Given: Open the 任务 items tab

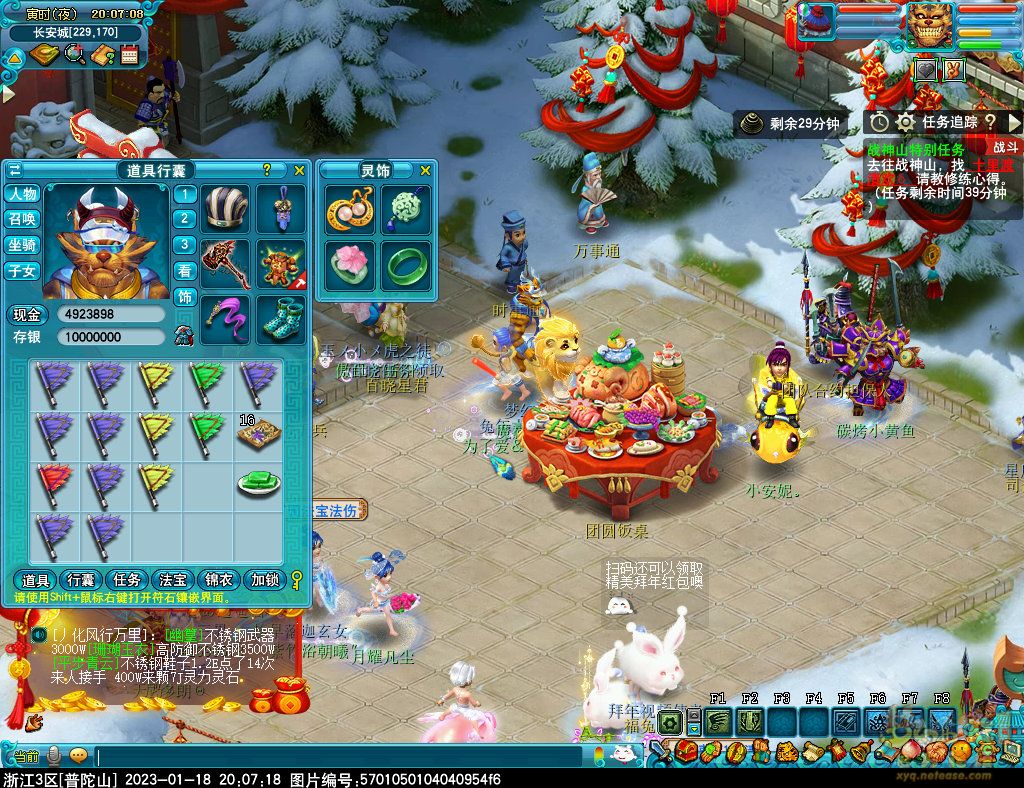Looking at the screenshot, I should (127, 580).
